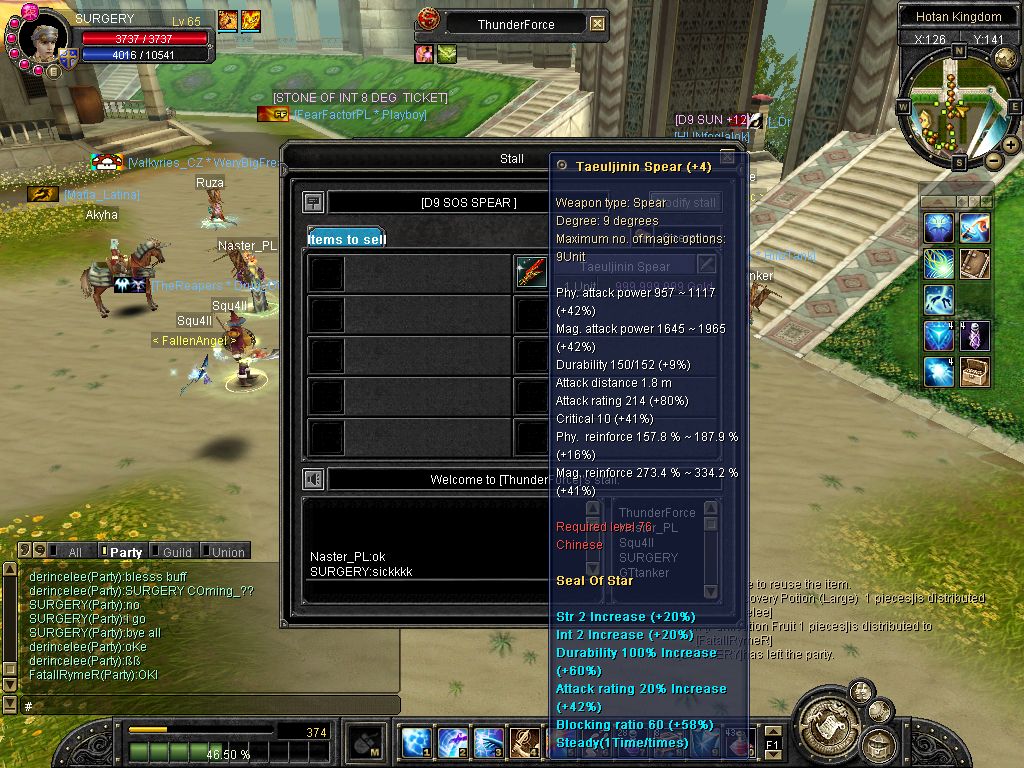Close the Stall window
1024x768 pixels.
[x=727, y=157]
